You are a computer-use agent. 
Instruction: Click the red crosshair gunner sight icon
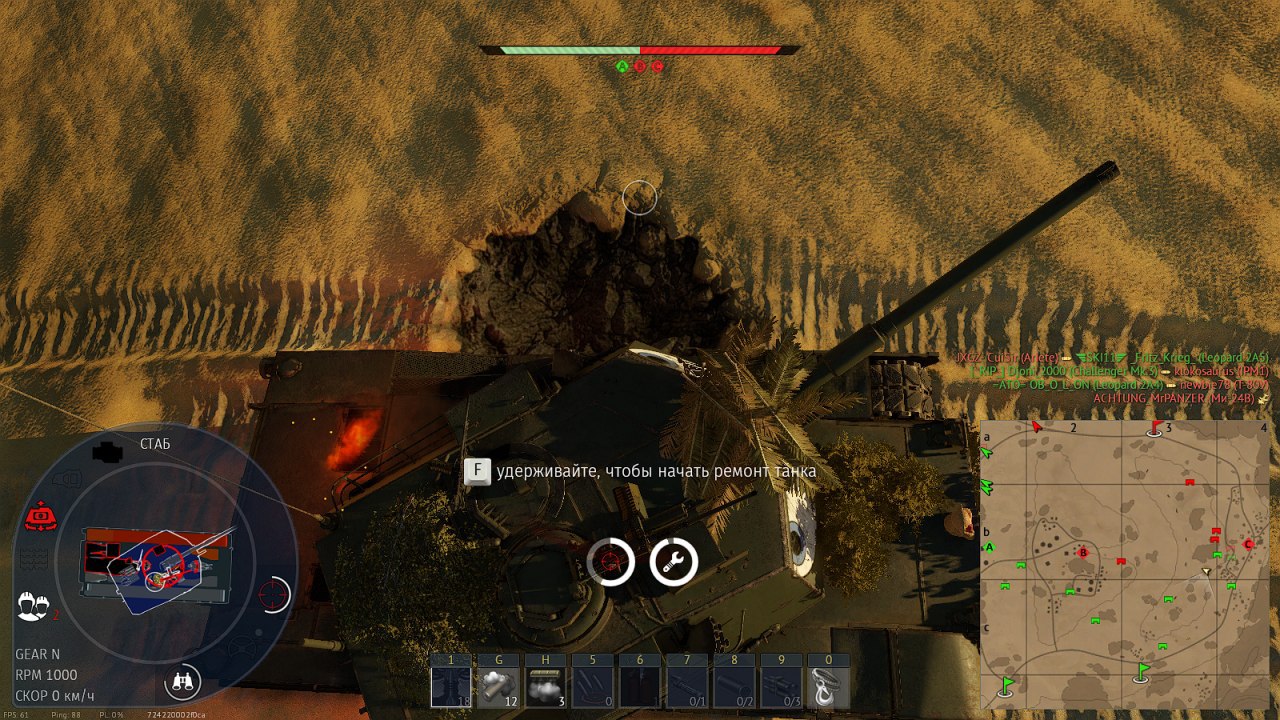(273, 594)
